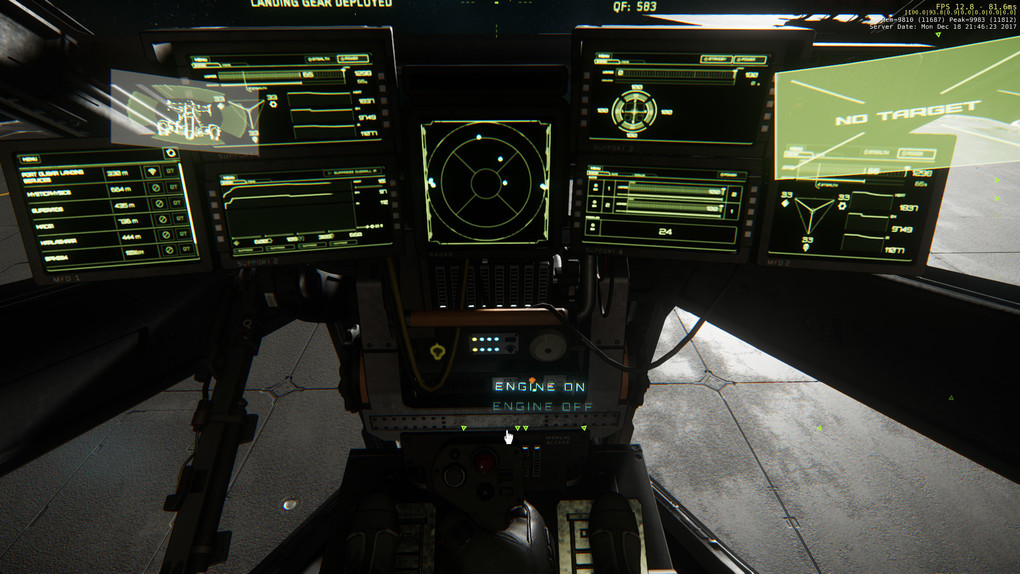1020x574 pixels.
Task: Click the central circular radar display
Action: [485, 182]
